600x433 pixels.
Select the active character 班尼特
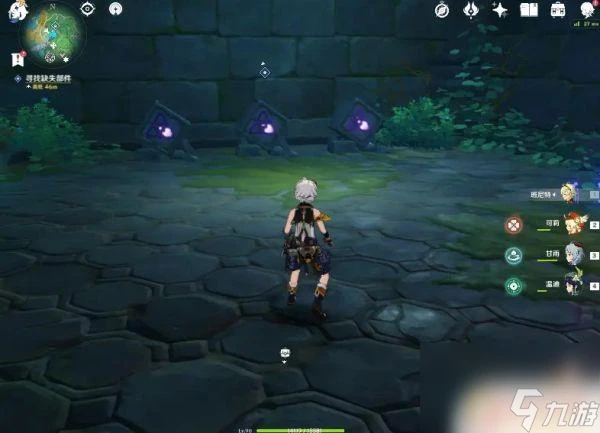568,192
